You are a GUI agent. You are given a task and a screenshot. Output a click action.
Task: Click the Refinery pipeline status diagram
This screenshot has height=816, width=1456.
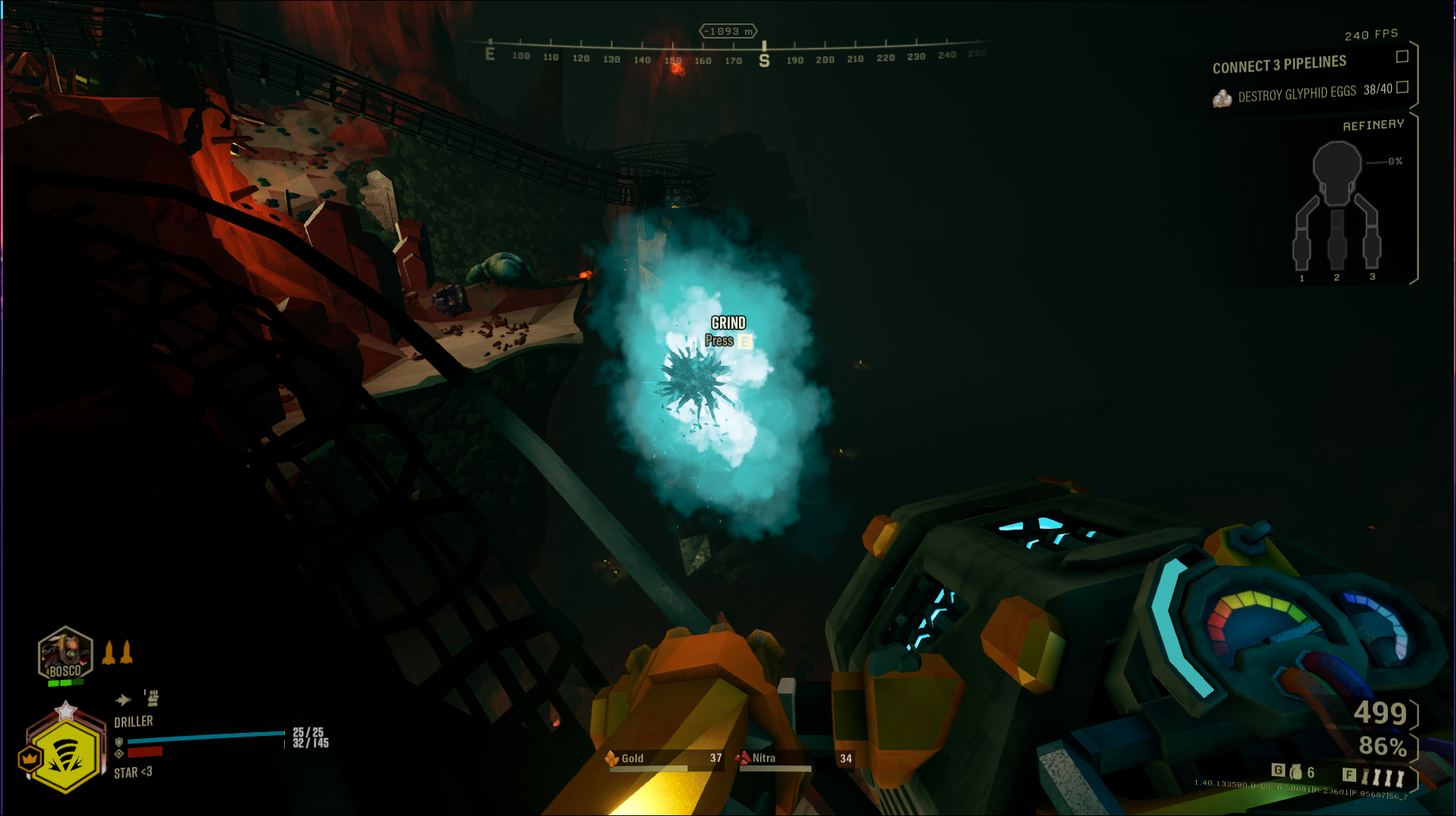[x=1337, y=208]
